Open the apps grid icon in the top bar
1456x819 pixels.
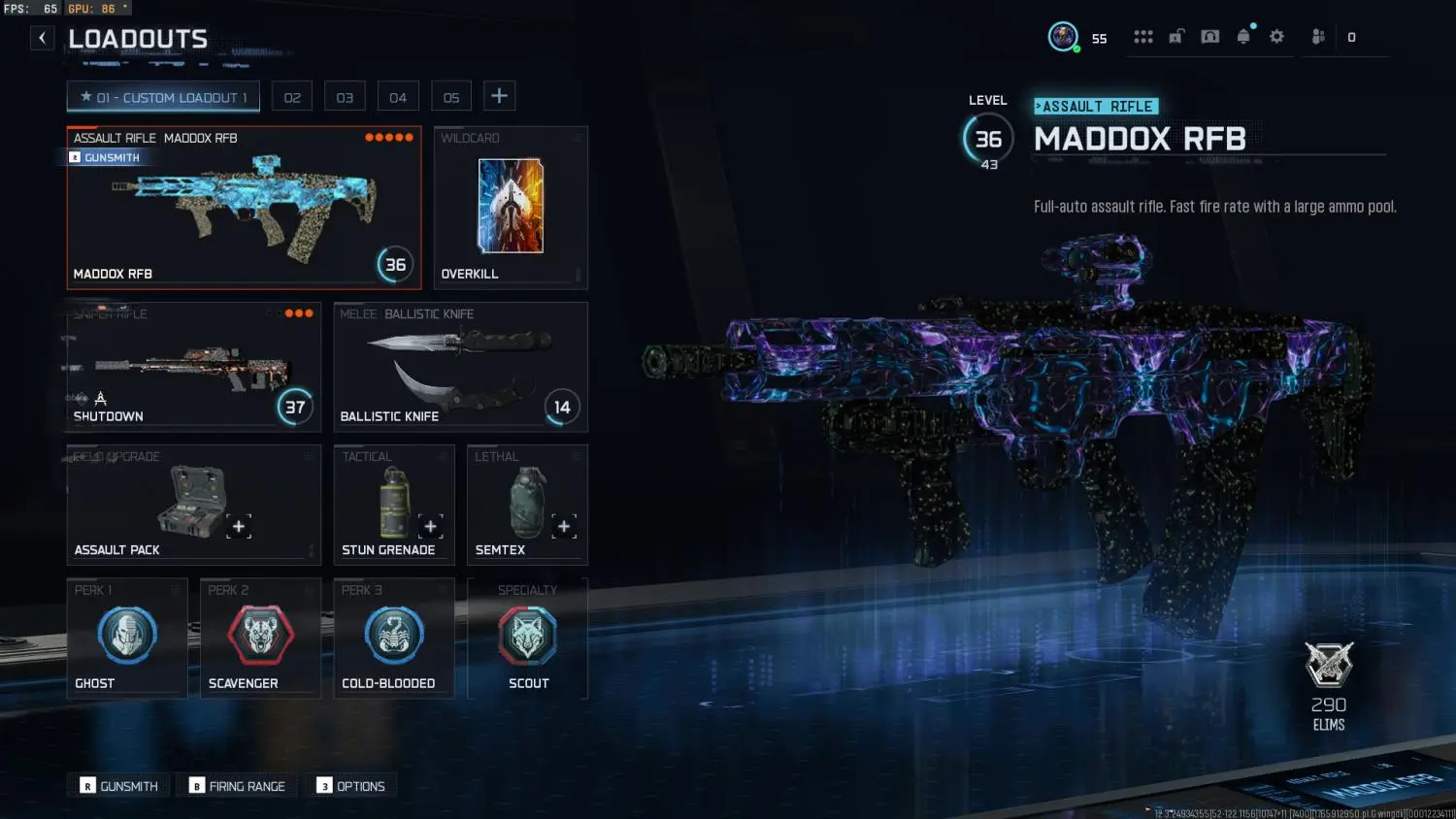pyautogui.click(x=1142, y=36)
